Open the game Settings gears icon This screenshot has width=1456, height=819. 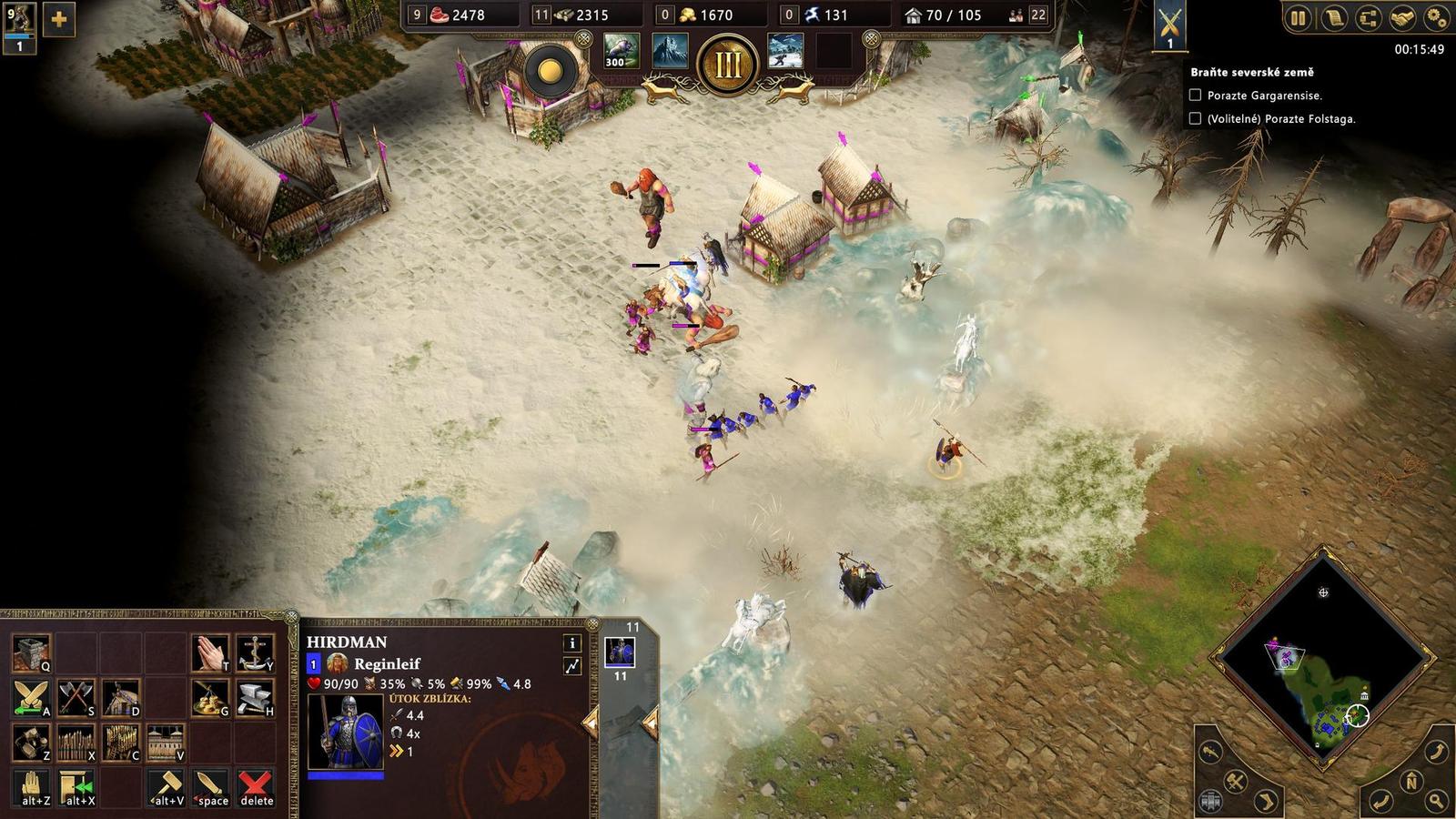1436,18
